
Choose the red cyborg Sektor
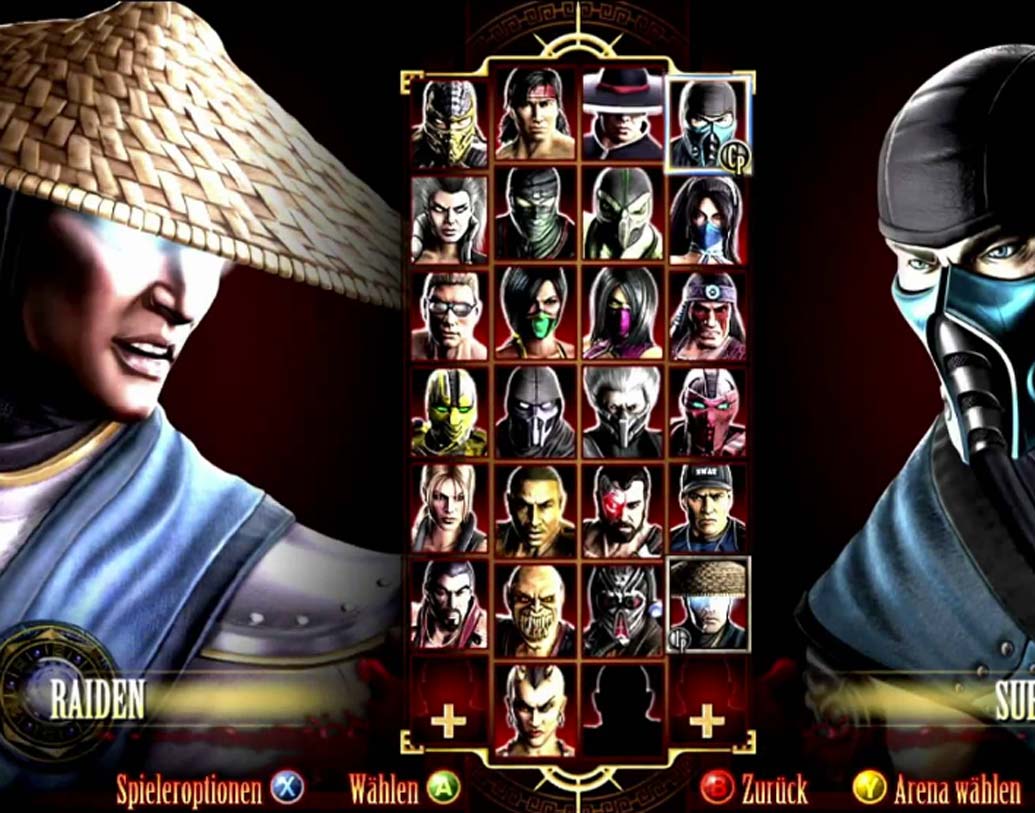[x=707, y=412]
